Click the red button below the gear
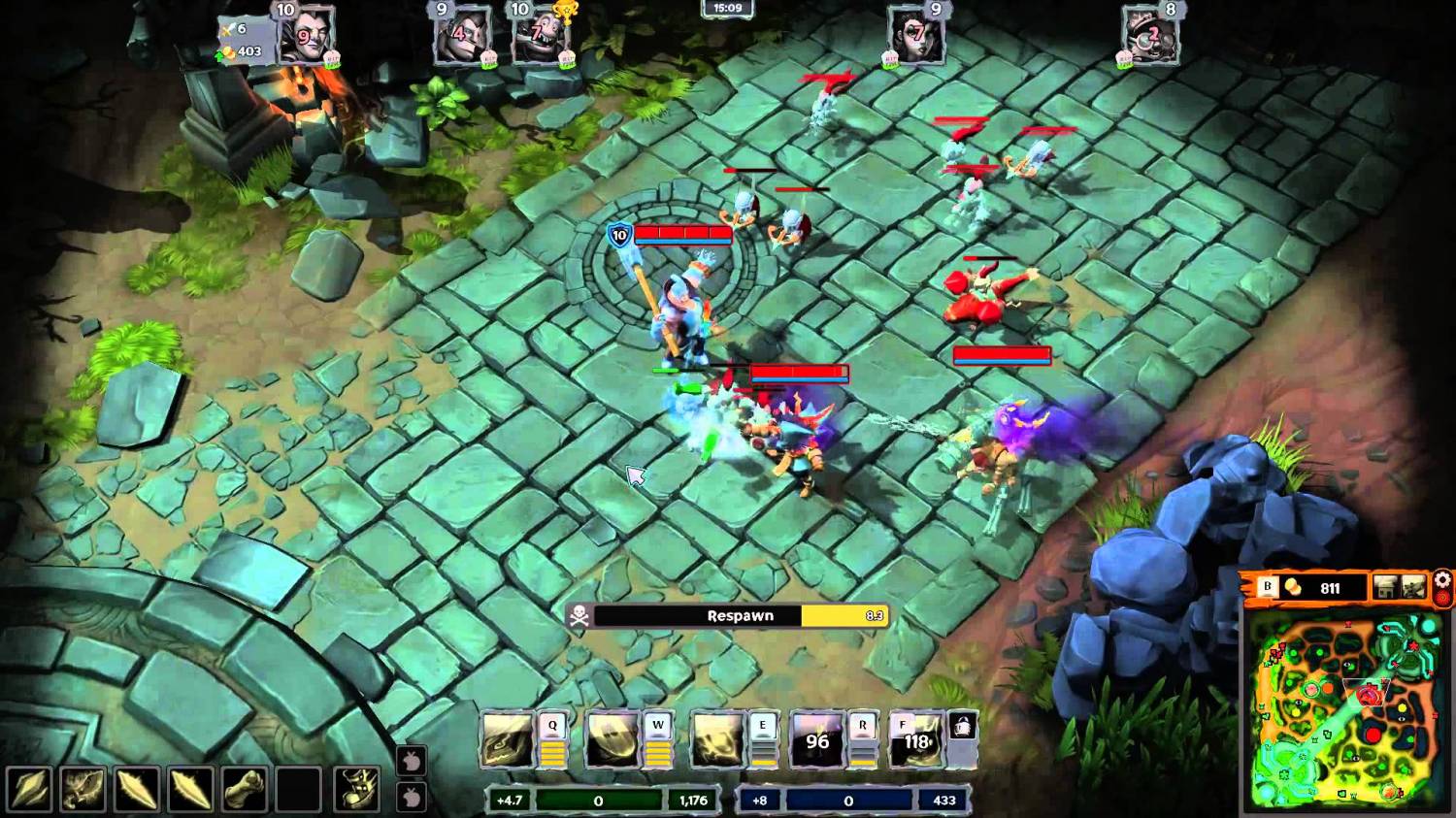Image resolution: width=1456 pixels, height=818 pixels. 1443,598
